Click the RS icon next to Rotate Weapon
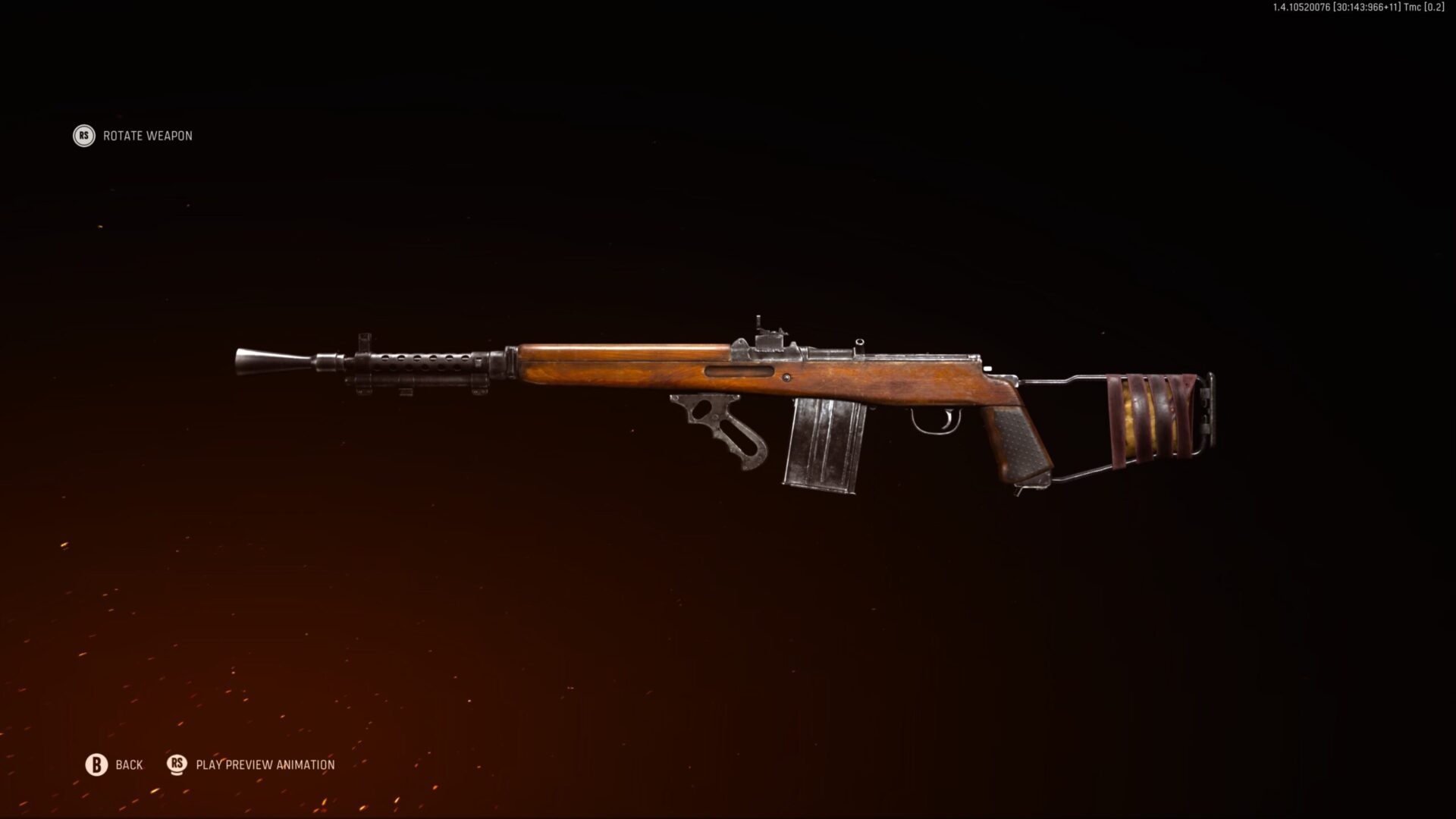 (83, 136)
